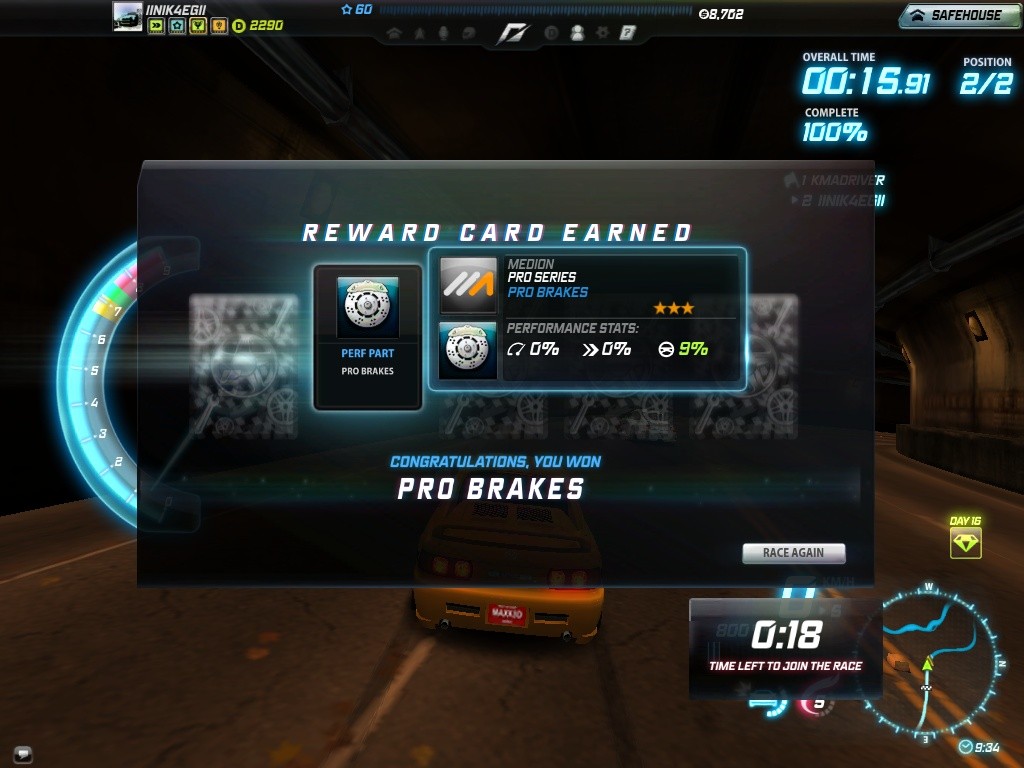Image resolution: width=1024 pixels, height=768 pixels.
Task: Click the Need for Speed logo button
Action: coord(512,34)
